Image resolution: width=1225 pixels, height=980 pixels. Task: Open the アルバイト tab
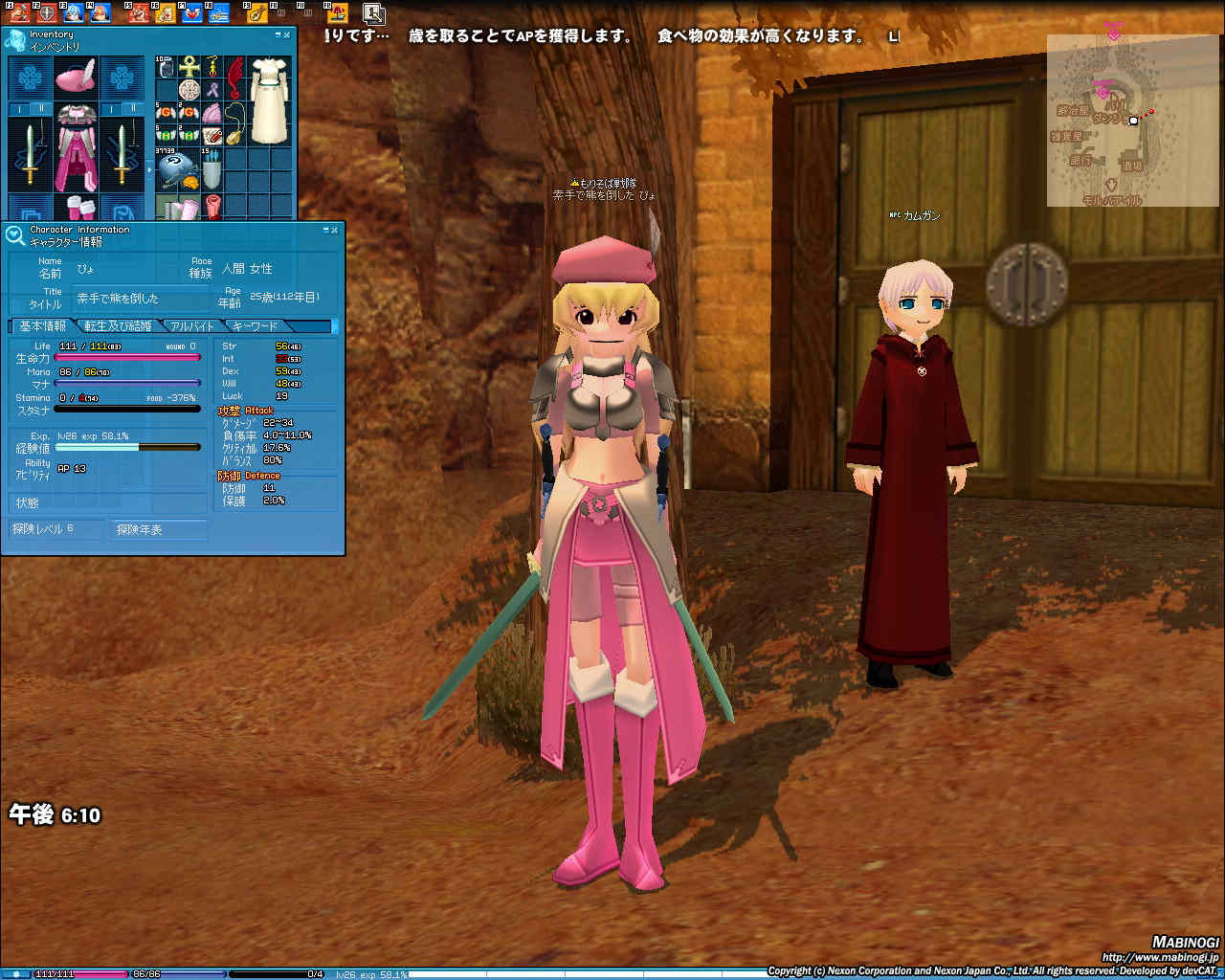(x=191, y=326)
